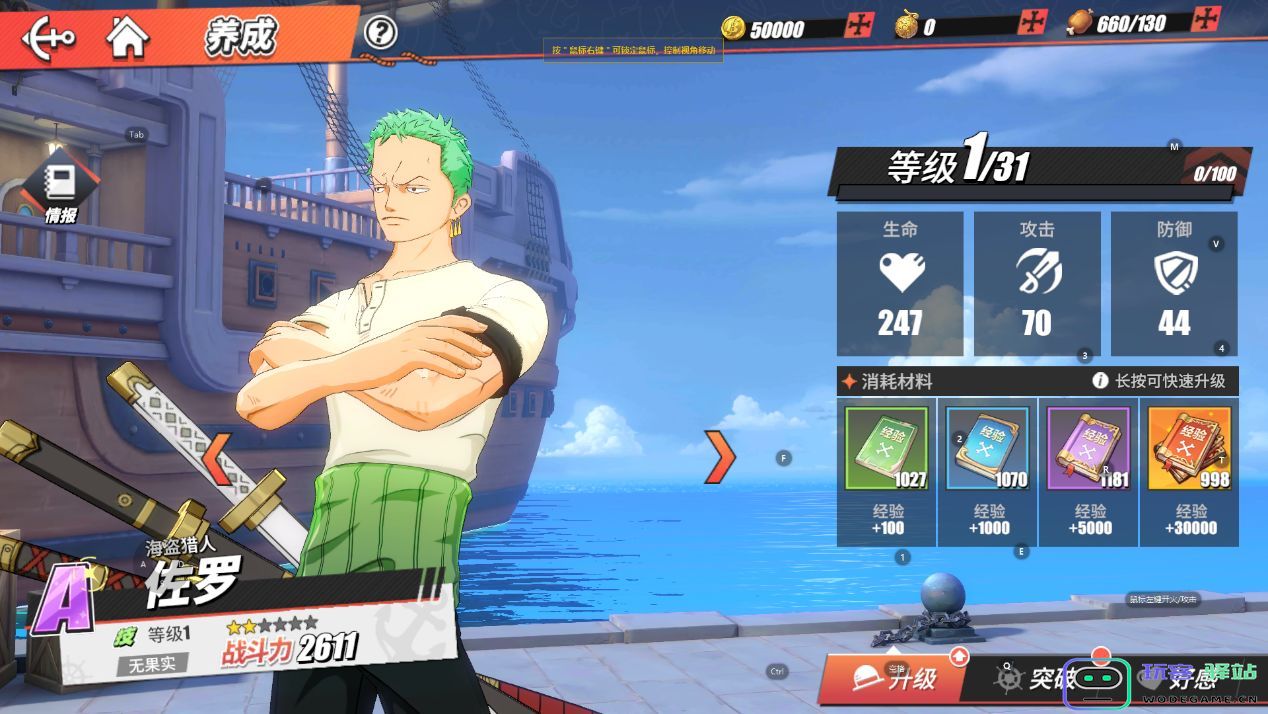The image size is (1268, 714).
Task: Open the robot face overlay icon
Action: [x=1097, y=682]
